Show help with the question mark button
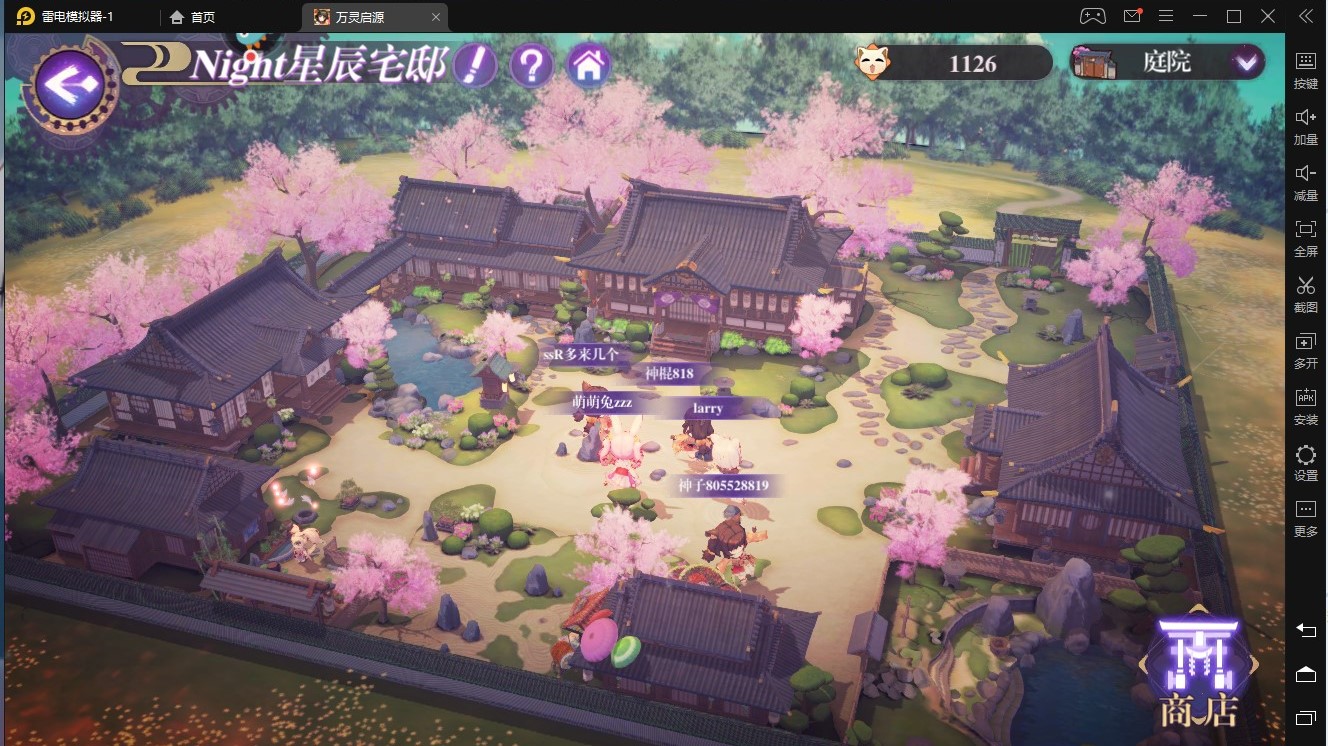 click(x=531, y=66)
